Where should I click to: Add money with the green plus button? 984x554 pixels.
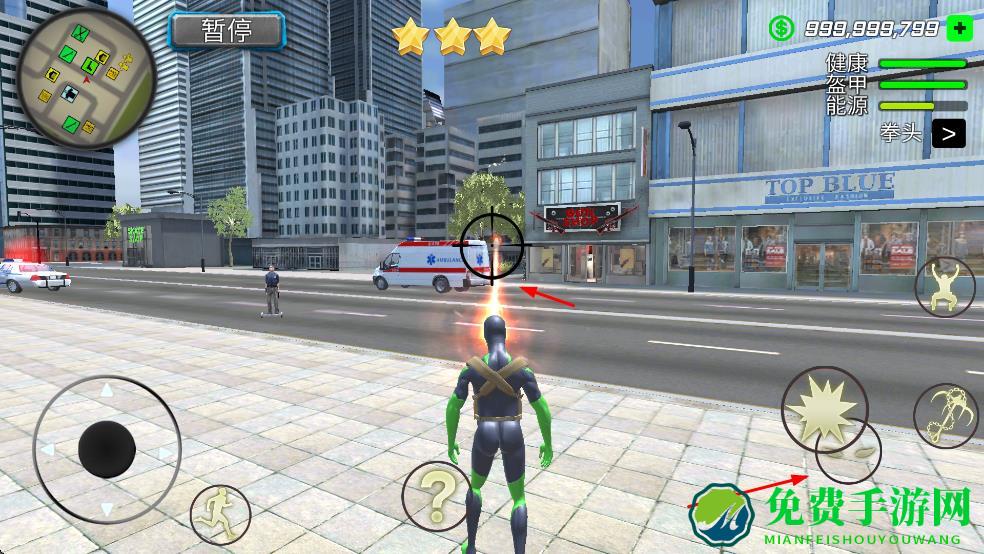[x=959, y=29]
